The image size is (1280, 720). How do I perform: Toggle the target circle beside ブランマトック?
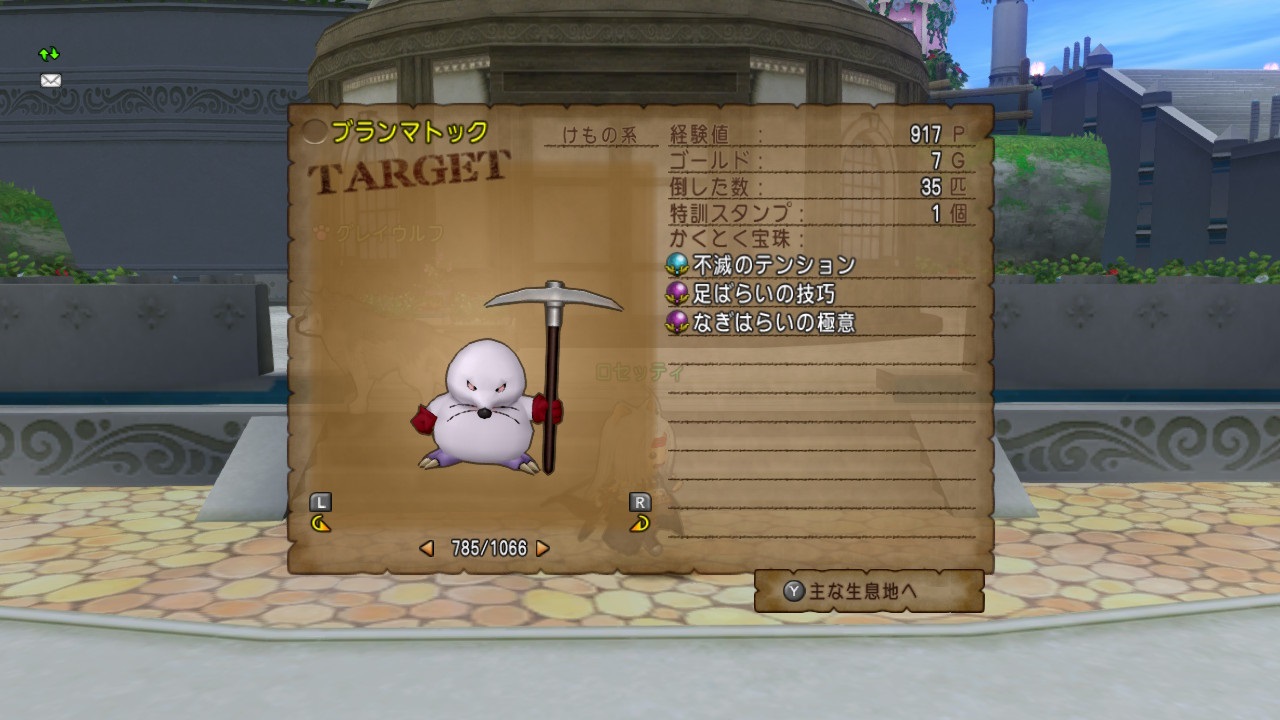(314, 132)
